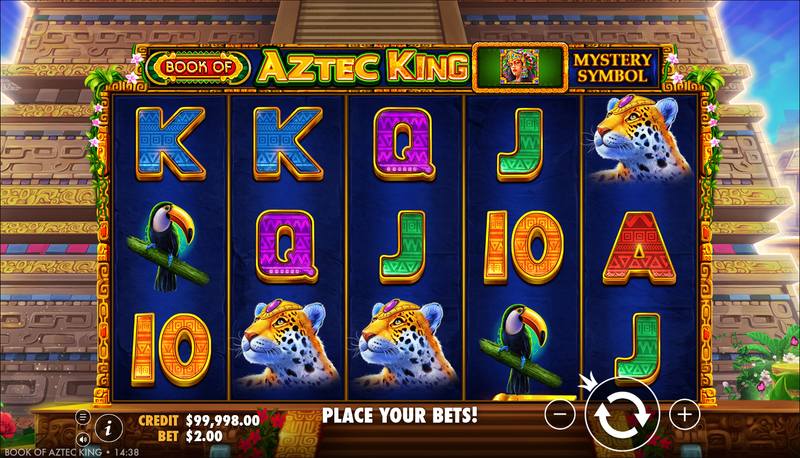Open the hamburger settings menu
This screenshot has height=458, width=800.
[83, 416]
